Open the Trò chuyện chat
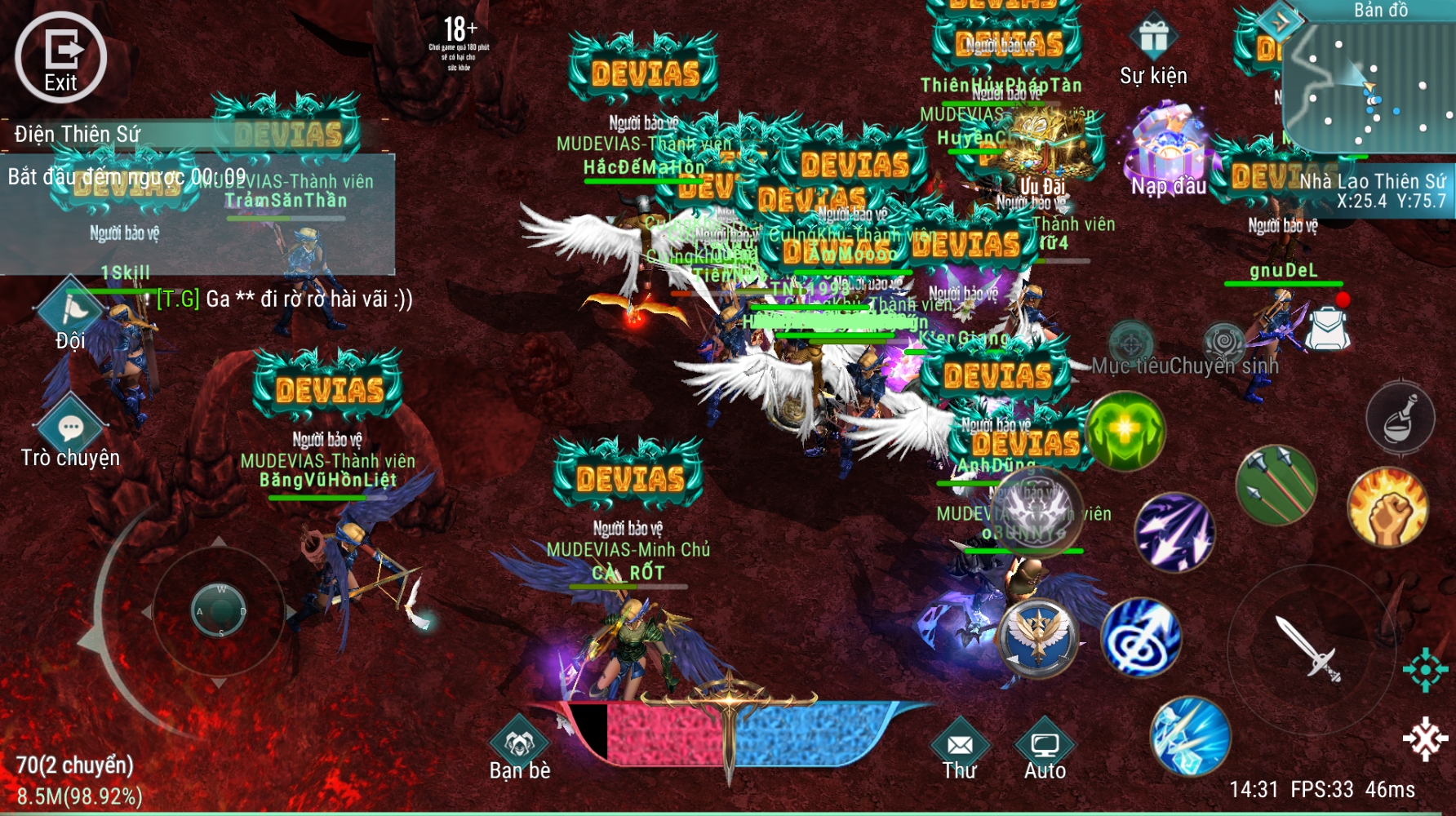The height and width of the screenshot is (816, 1456). coord(70,428)
